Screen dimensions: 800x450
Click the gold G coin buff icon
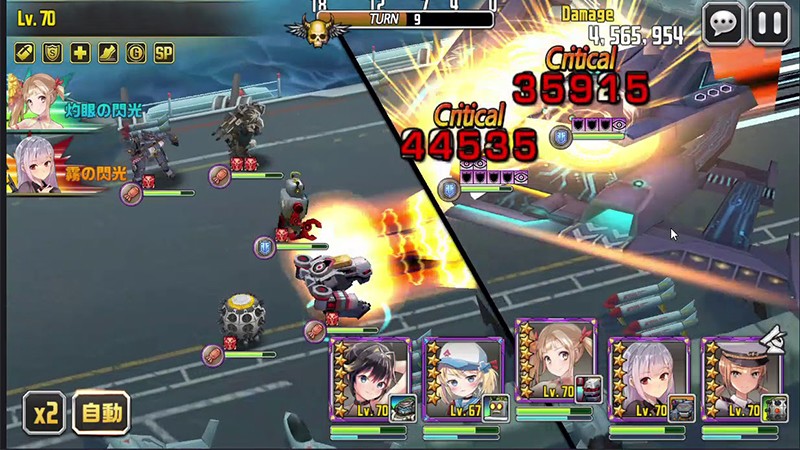135,52
